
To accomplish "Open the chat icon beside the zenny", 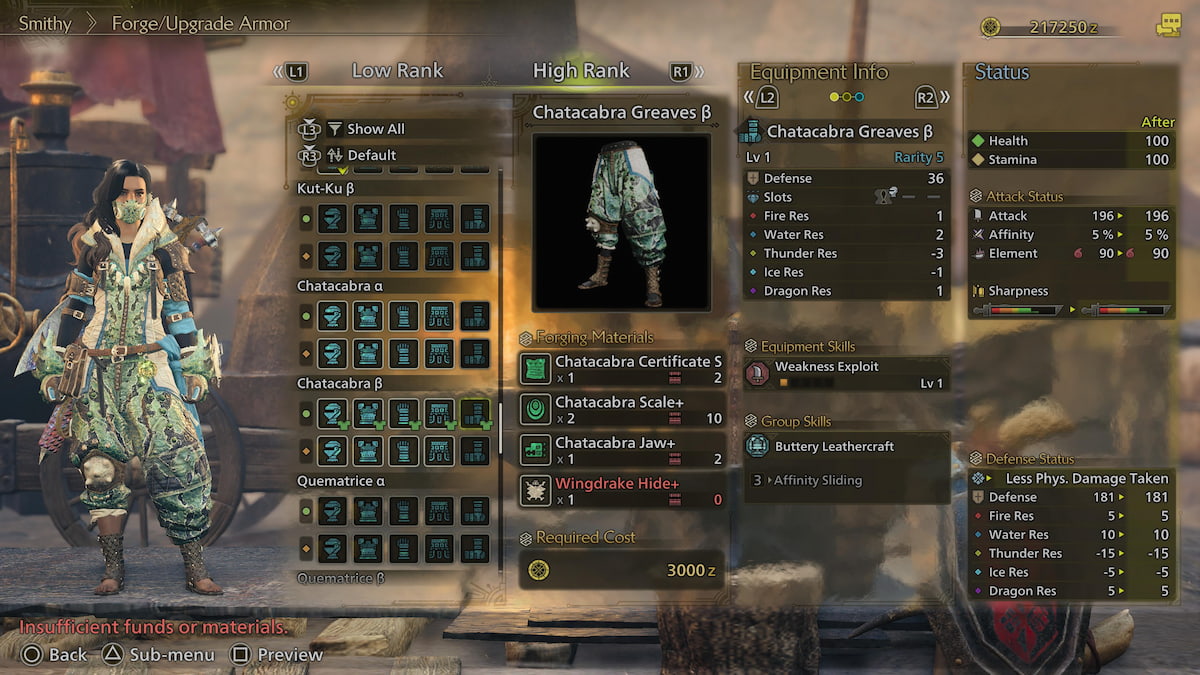I will point(1167,27).
